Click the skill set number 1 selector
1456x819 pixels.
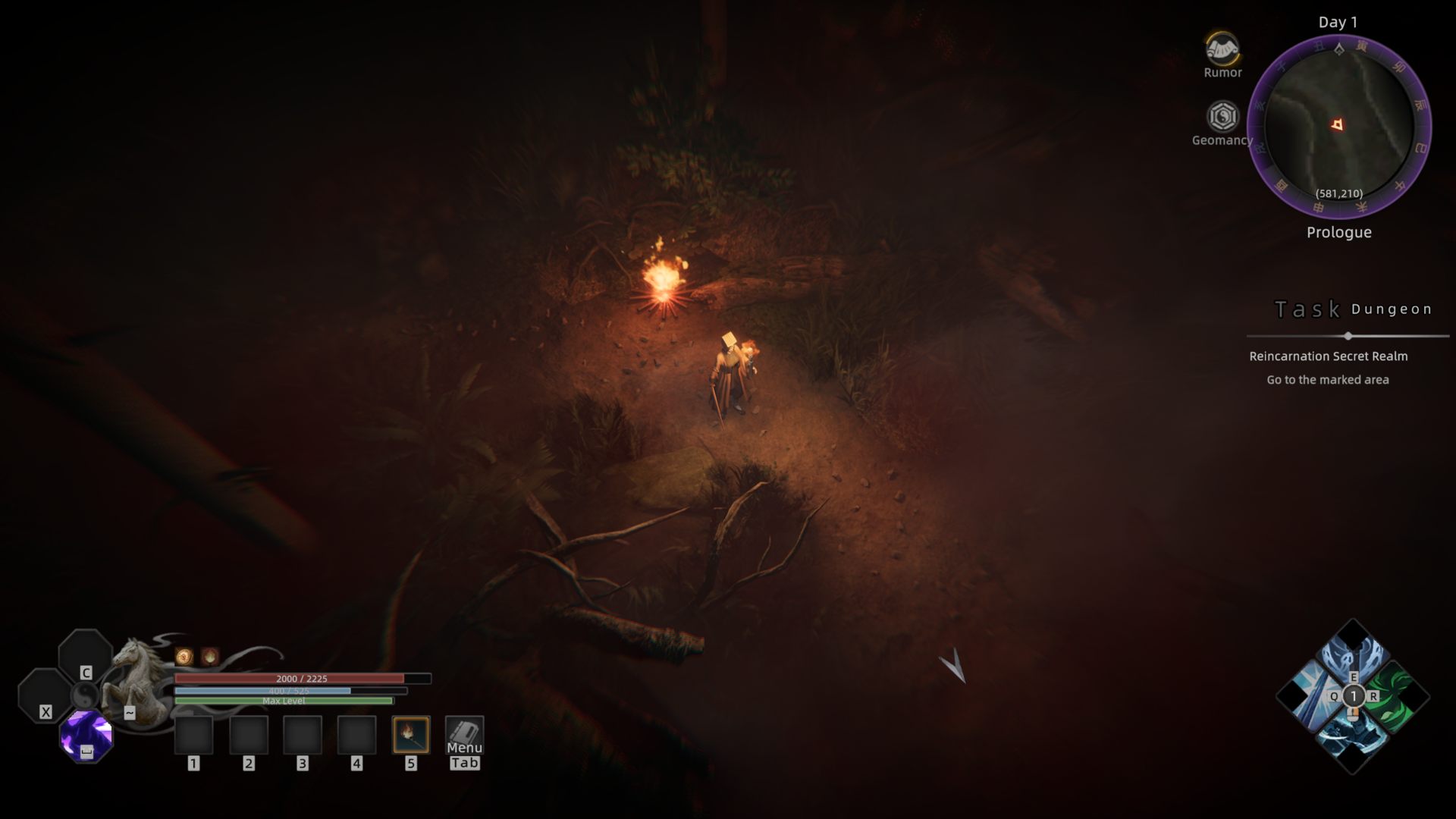pyautogui.click(x=1353, y=696)
